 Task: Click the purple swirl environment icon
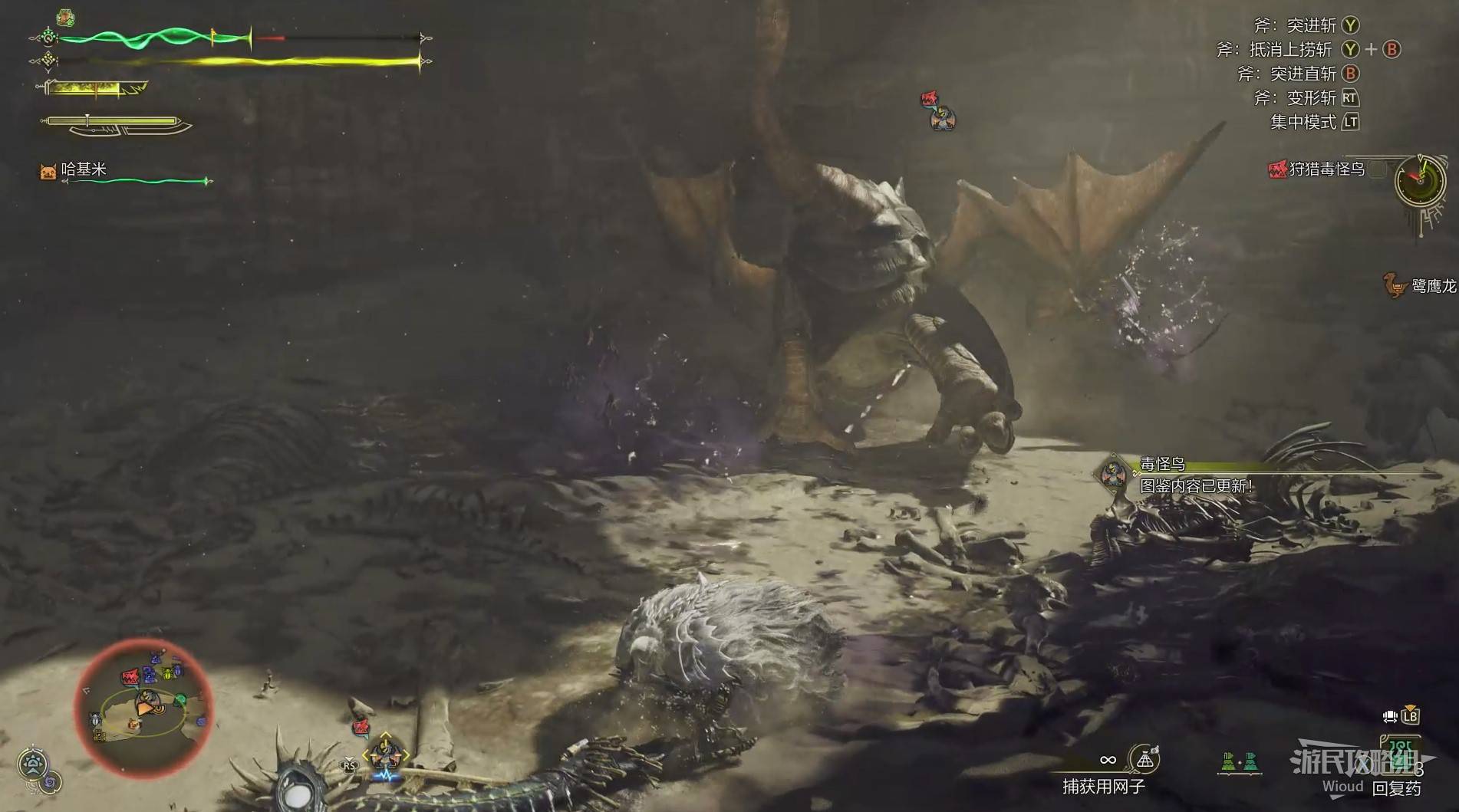(50, 784)
